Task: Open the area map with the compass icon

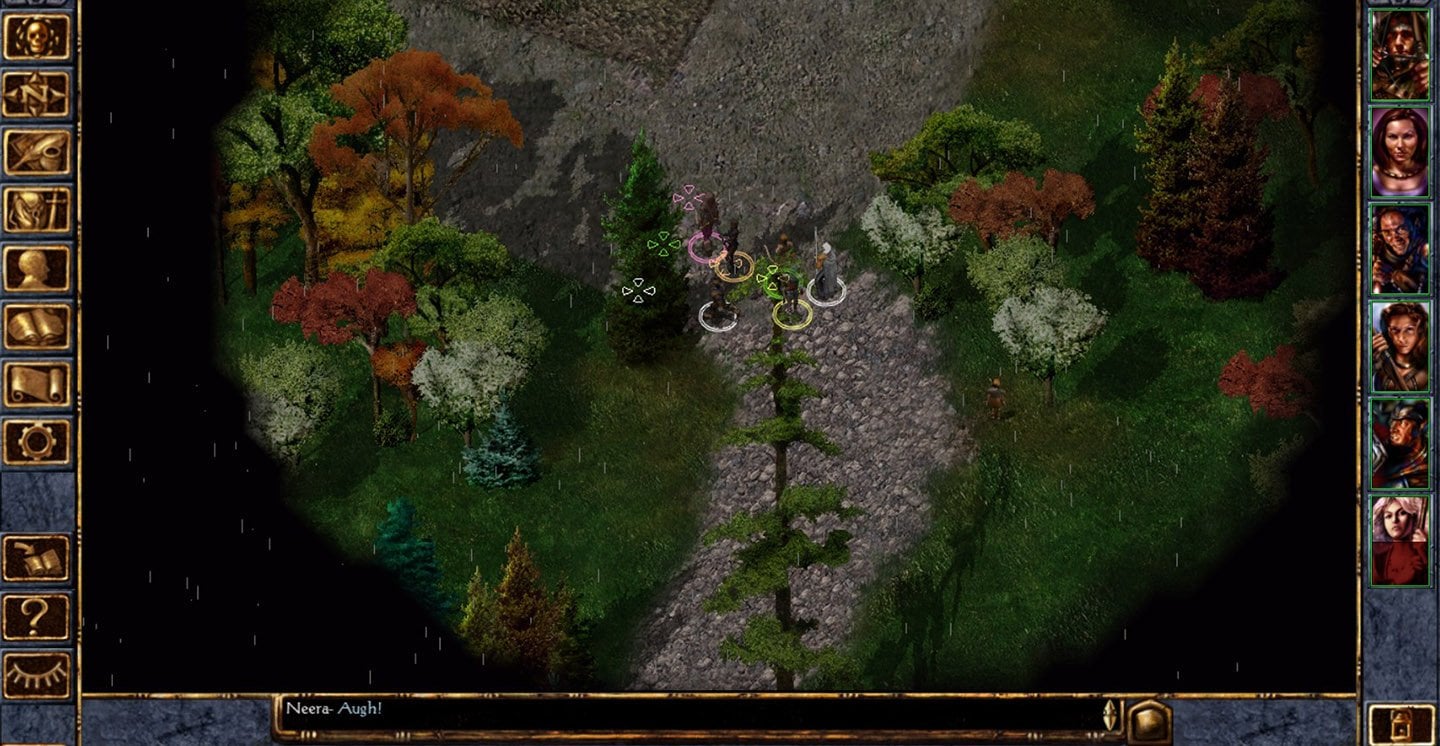Action: [x=38, y=94]
